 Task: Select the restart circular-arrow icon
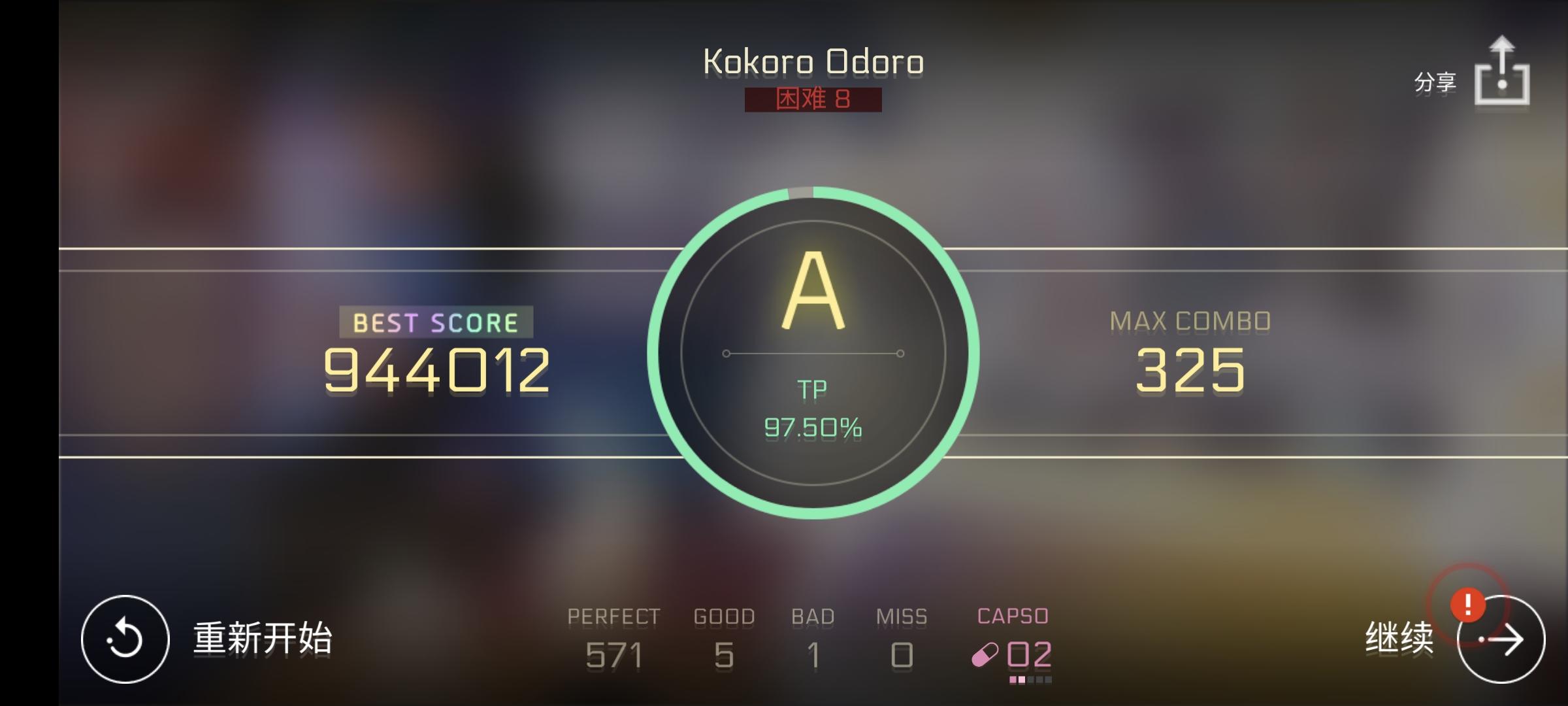126,639
